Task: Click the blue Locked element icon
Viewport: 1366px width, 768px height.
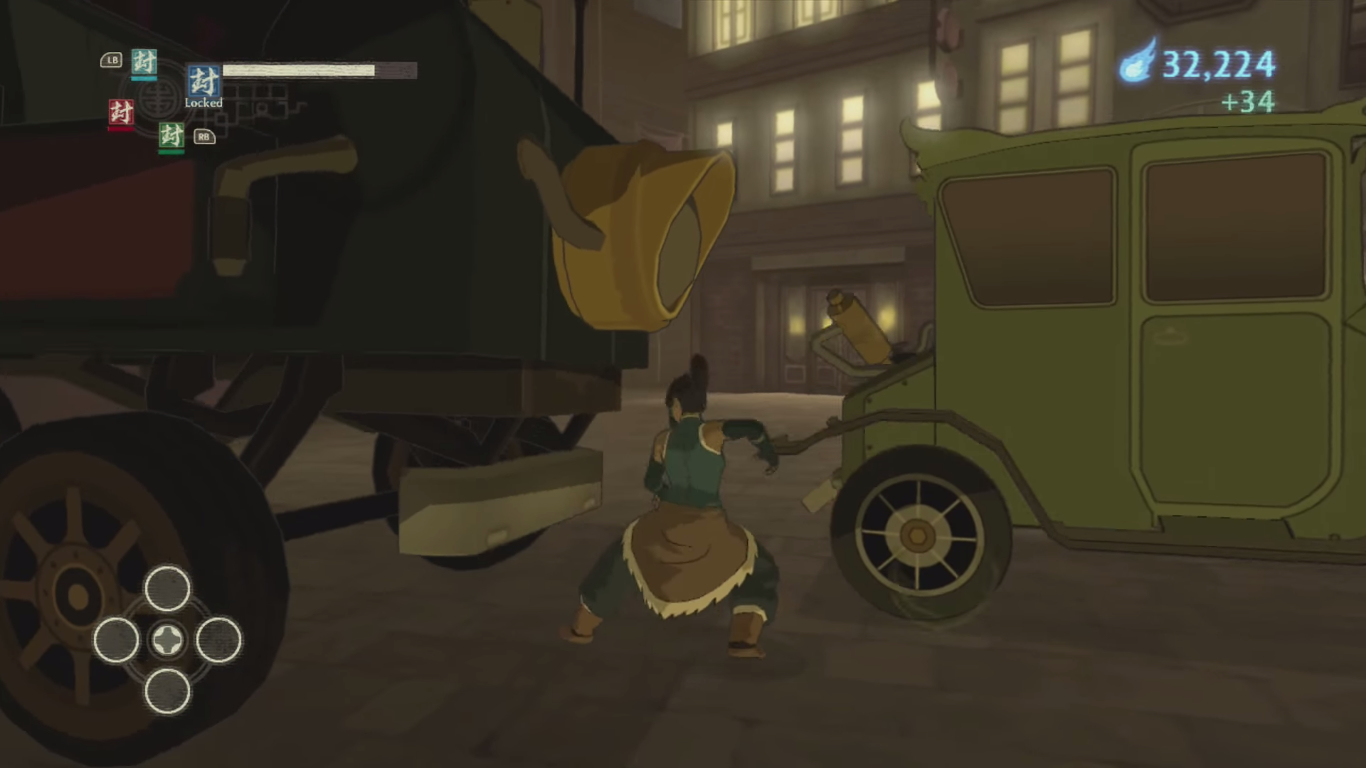Action: (203, 81)
